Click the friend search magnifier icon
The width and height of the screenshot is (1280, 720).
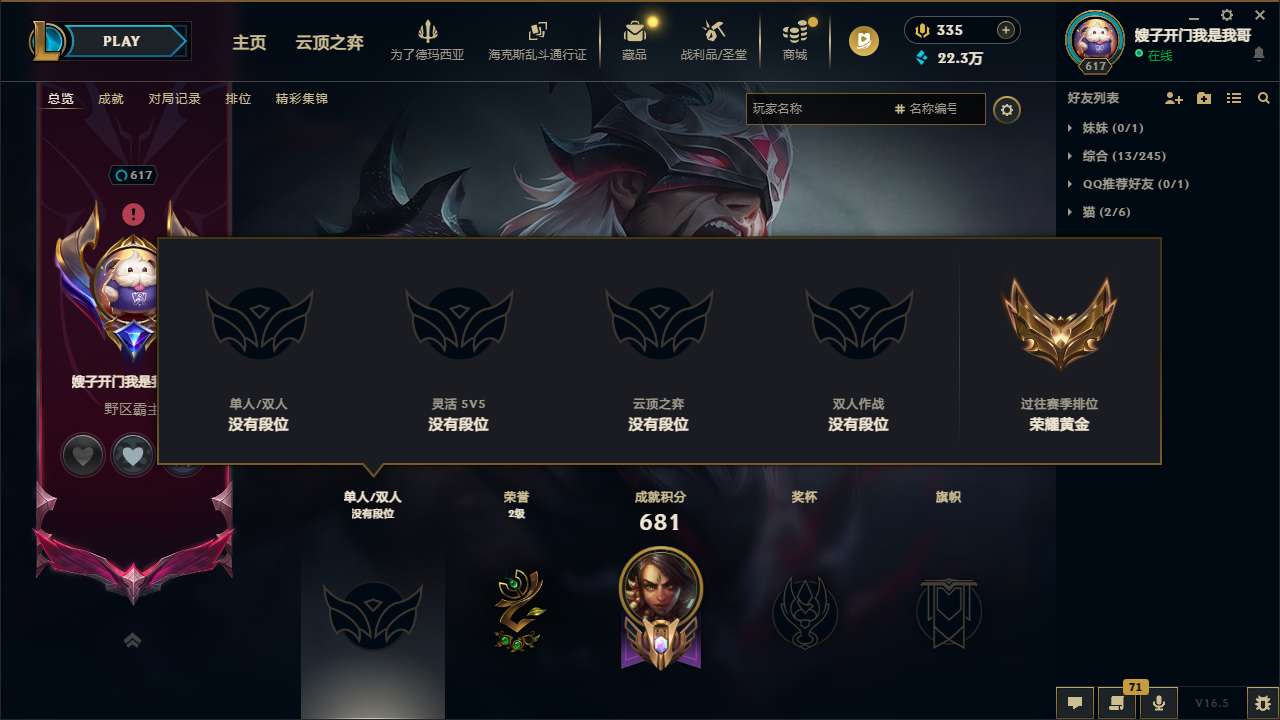pos(1264,98)
